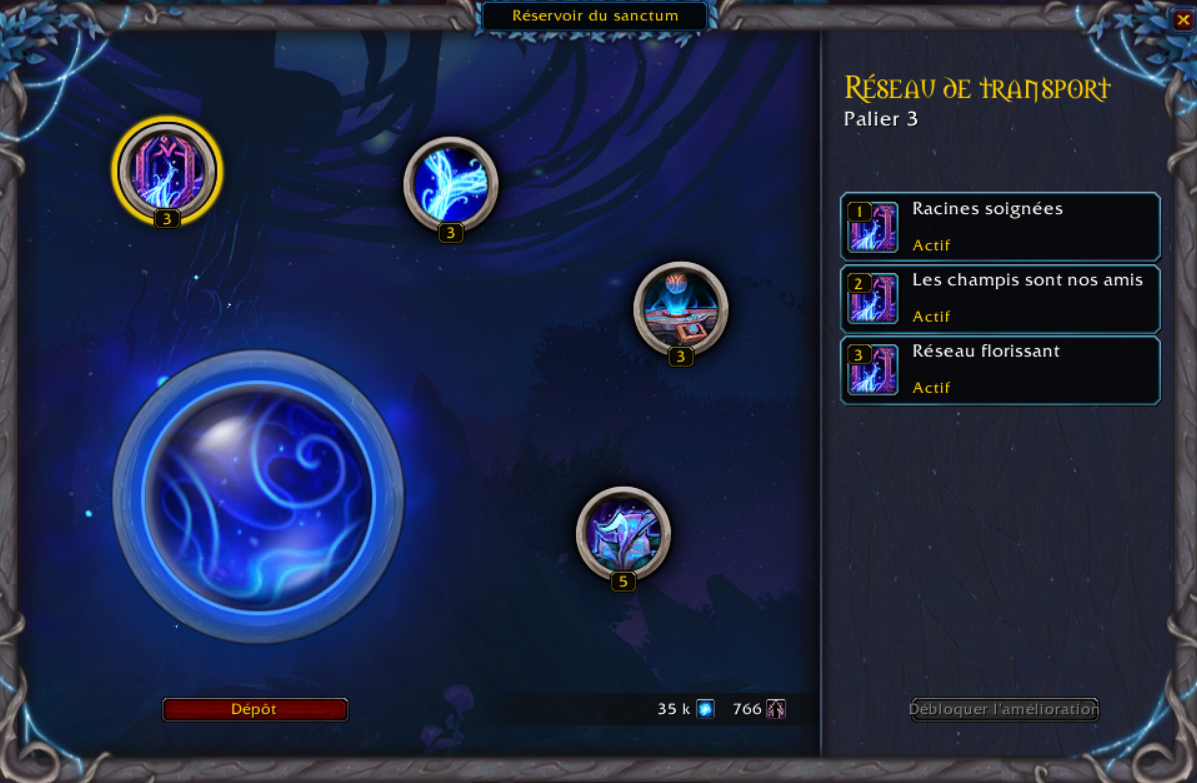
Task: Click the anima currency icon by 35 k
Action: coord(706,709)
